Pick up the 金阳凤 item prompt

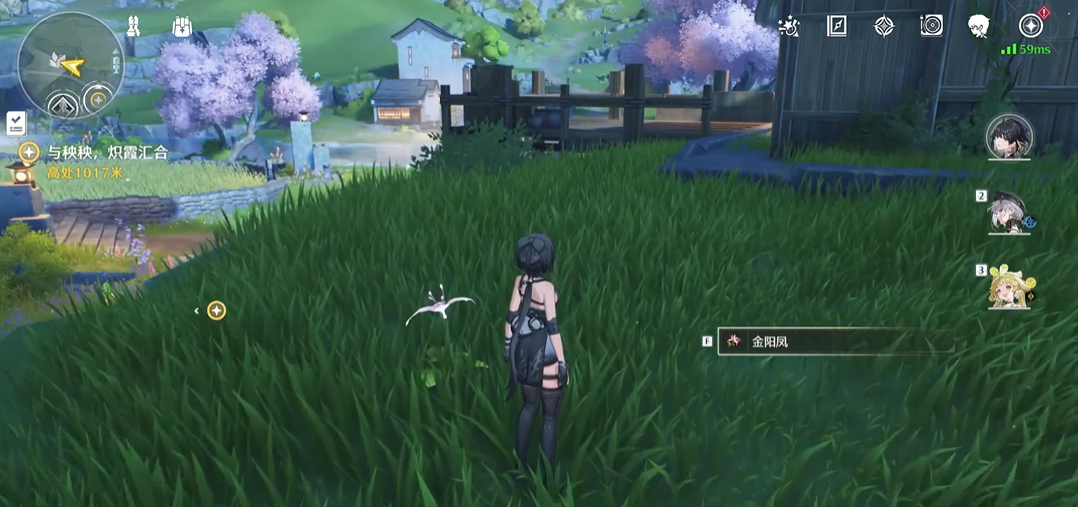[835, 341]
